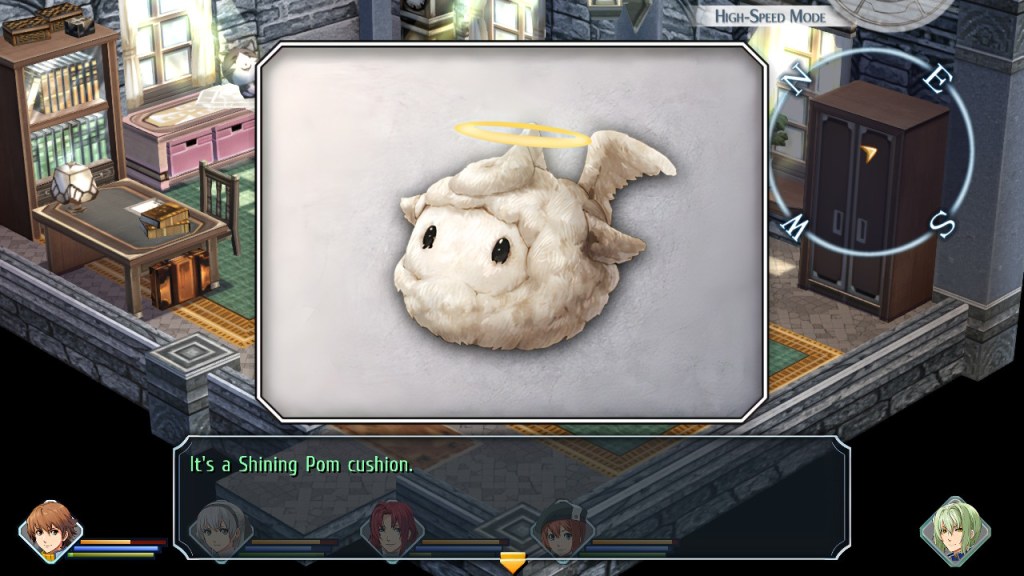Click the Shining Pom cushion picture
1024x576 pixels.
(x=512, y=232)
